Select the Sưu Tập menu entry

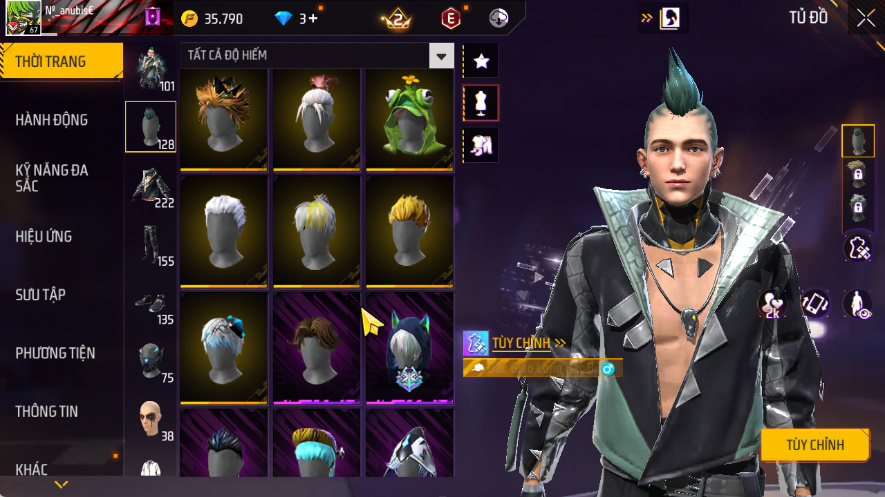point(40,295)
